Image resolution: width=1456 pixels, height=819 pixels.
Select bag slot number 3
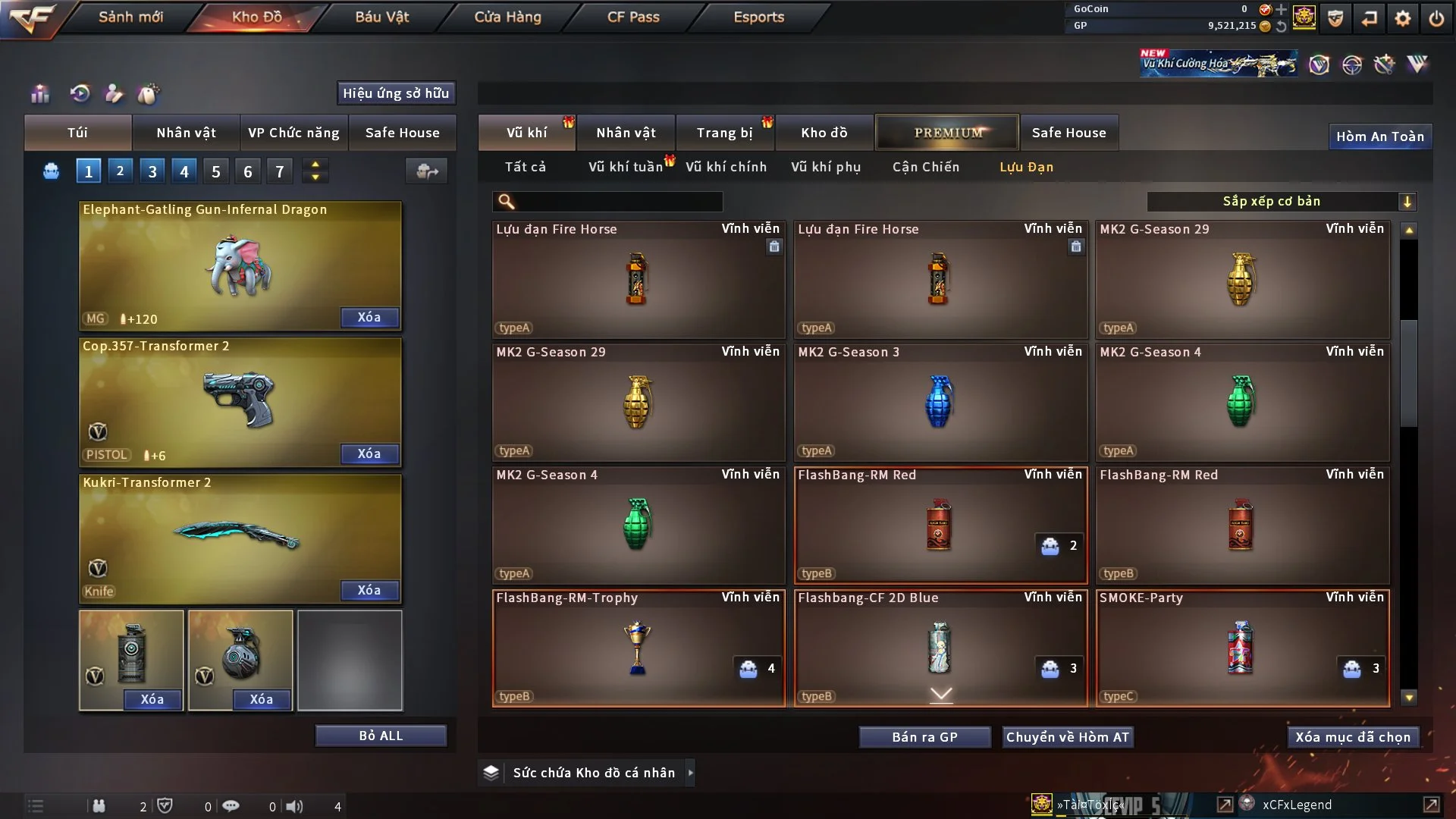click(x=152, y=171)
